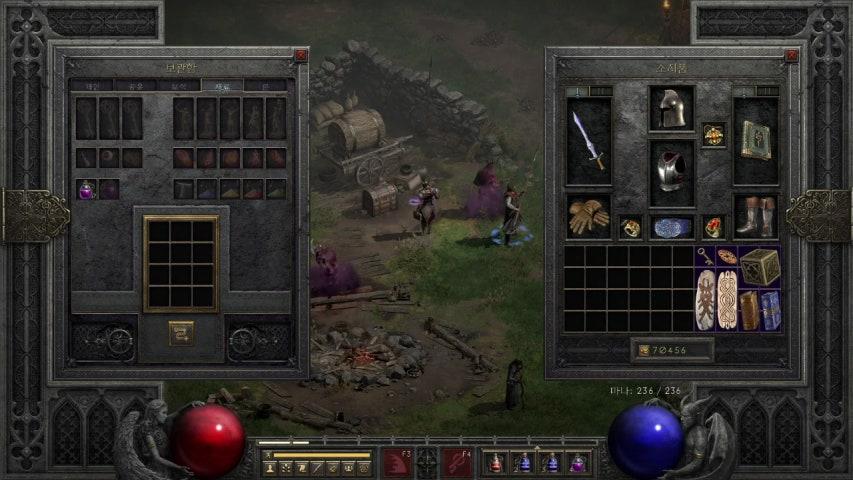This screenshot has width=853, height=480.
Task: Click the gold coin button in inventory
Action: [x=643, y=350]
